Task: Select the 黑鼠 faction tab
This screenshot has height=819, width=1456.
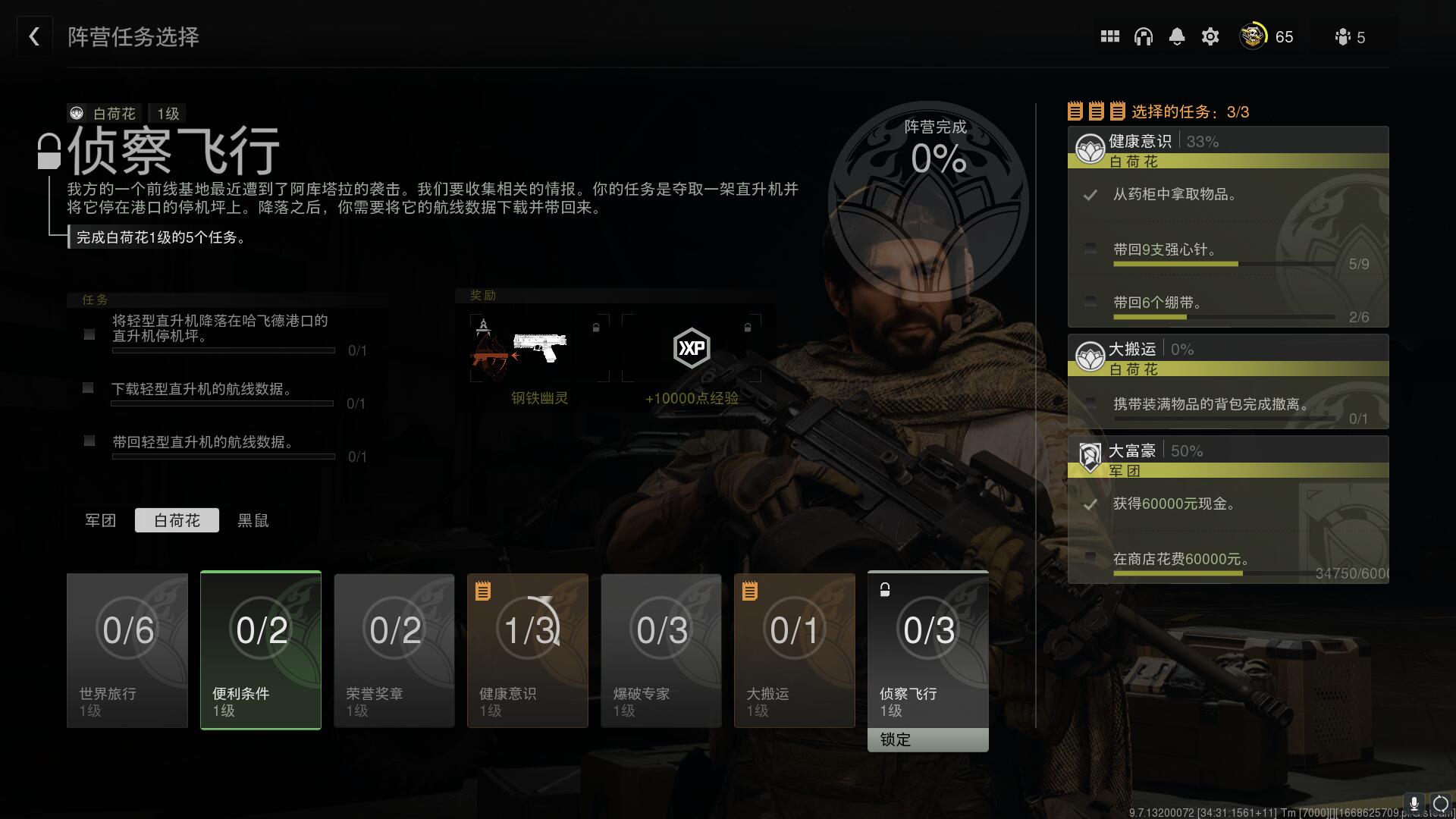Action: point(252,520)
